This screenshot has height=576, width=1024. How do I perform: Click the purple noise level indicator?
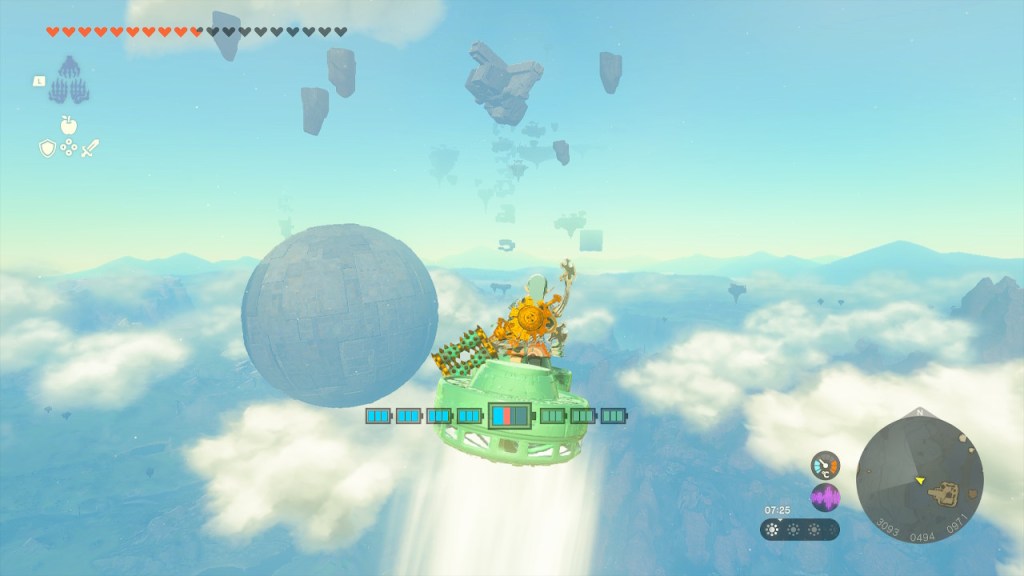pos(825,497)
